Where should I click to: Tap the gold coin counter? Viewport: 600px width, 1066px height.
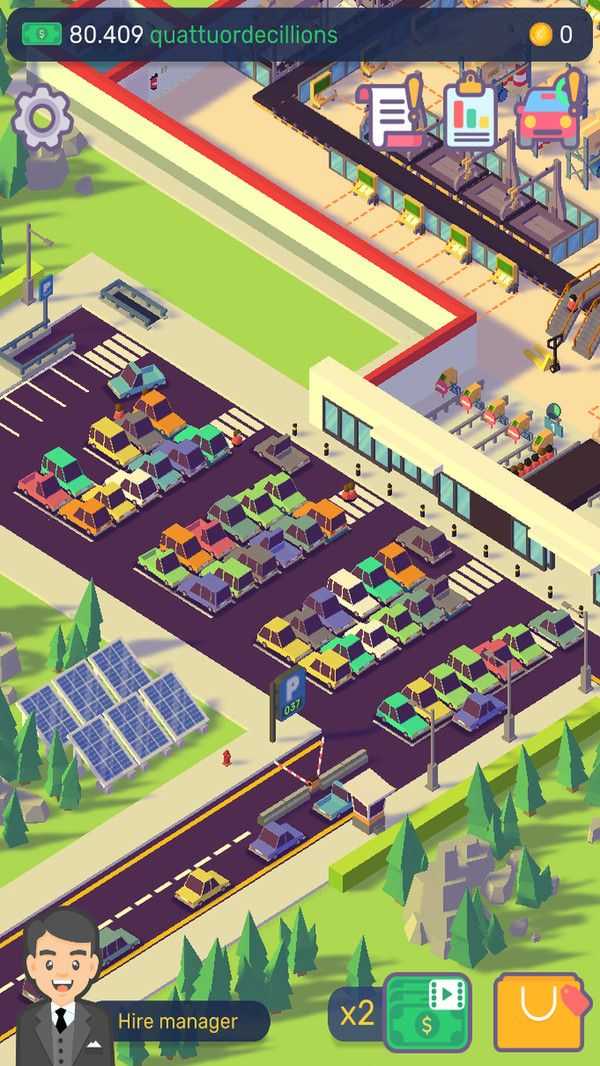[551, 35]
